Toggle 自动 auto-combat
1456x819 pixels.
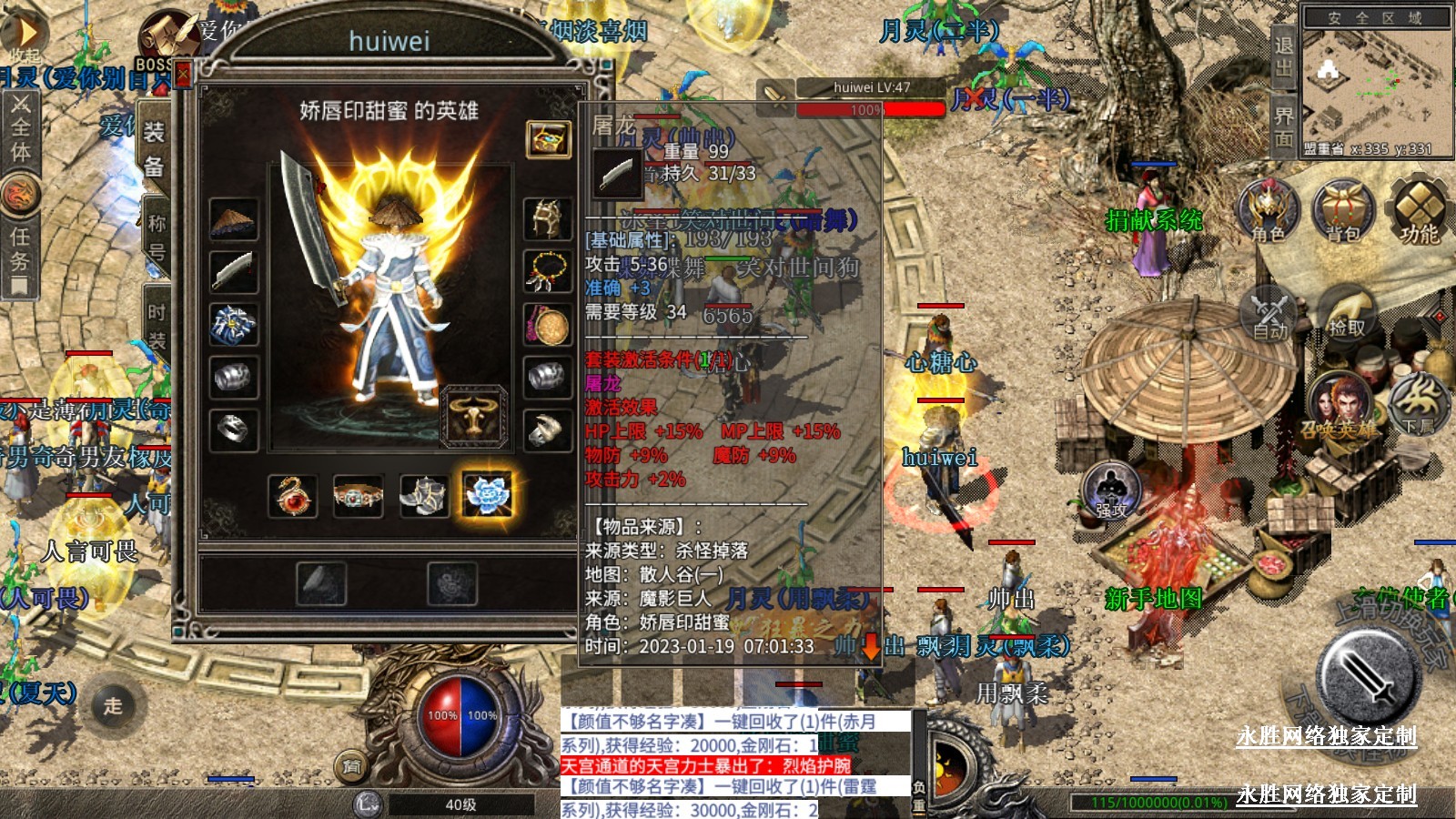click(x=1269, y=314)
